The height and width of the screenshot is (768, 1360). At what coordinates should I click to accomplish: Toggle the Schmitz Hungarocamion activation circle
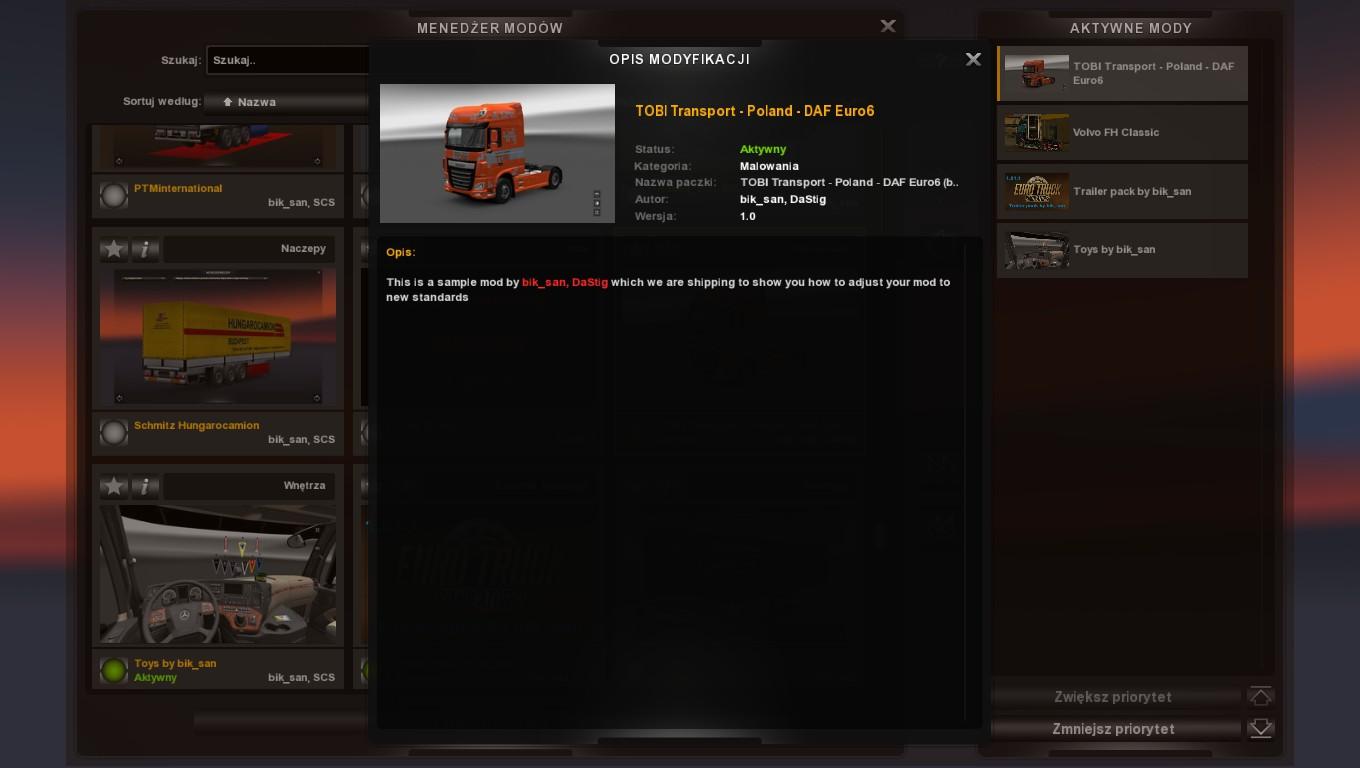point(114,432)
